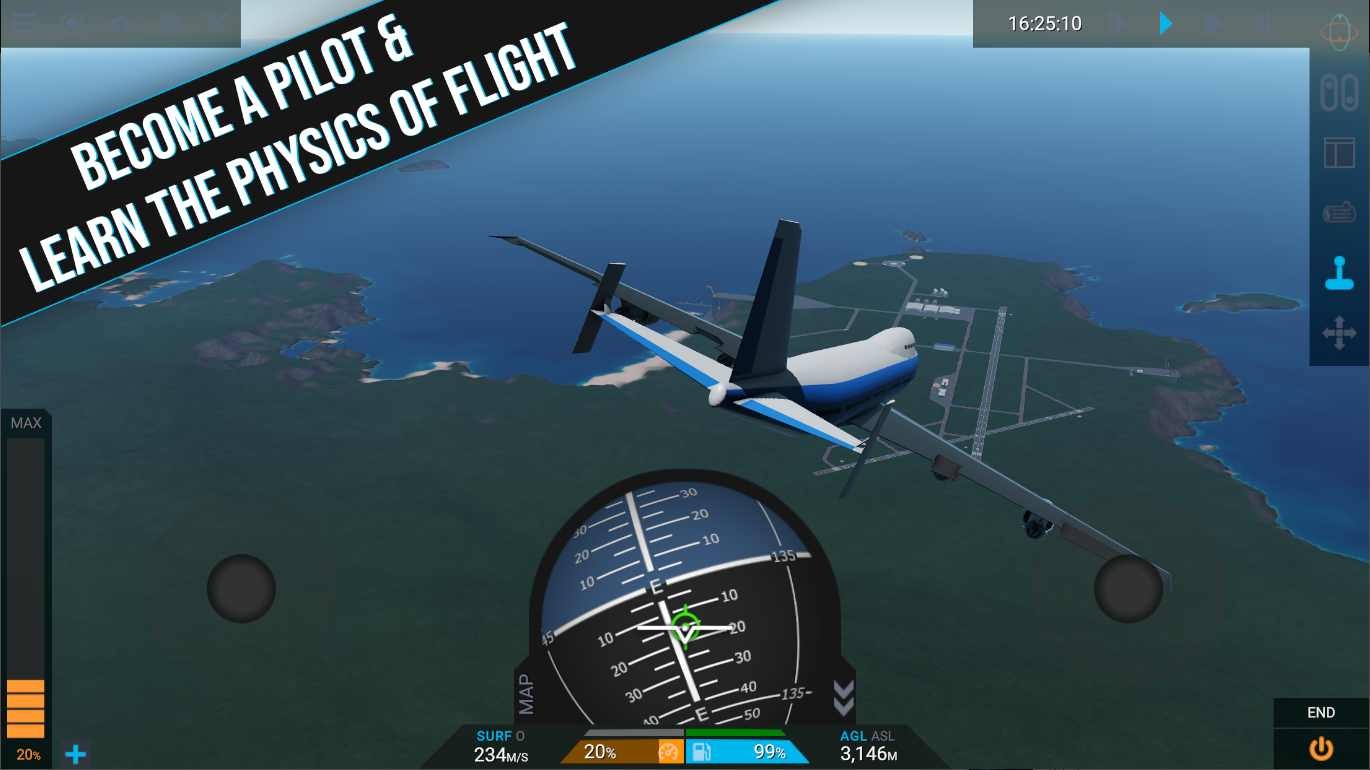
Task: Click the orange power button bottom right
Action: 1320,747
